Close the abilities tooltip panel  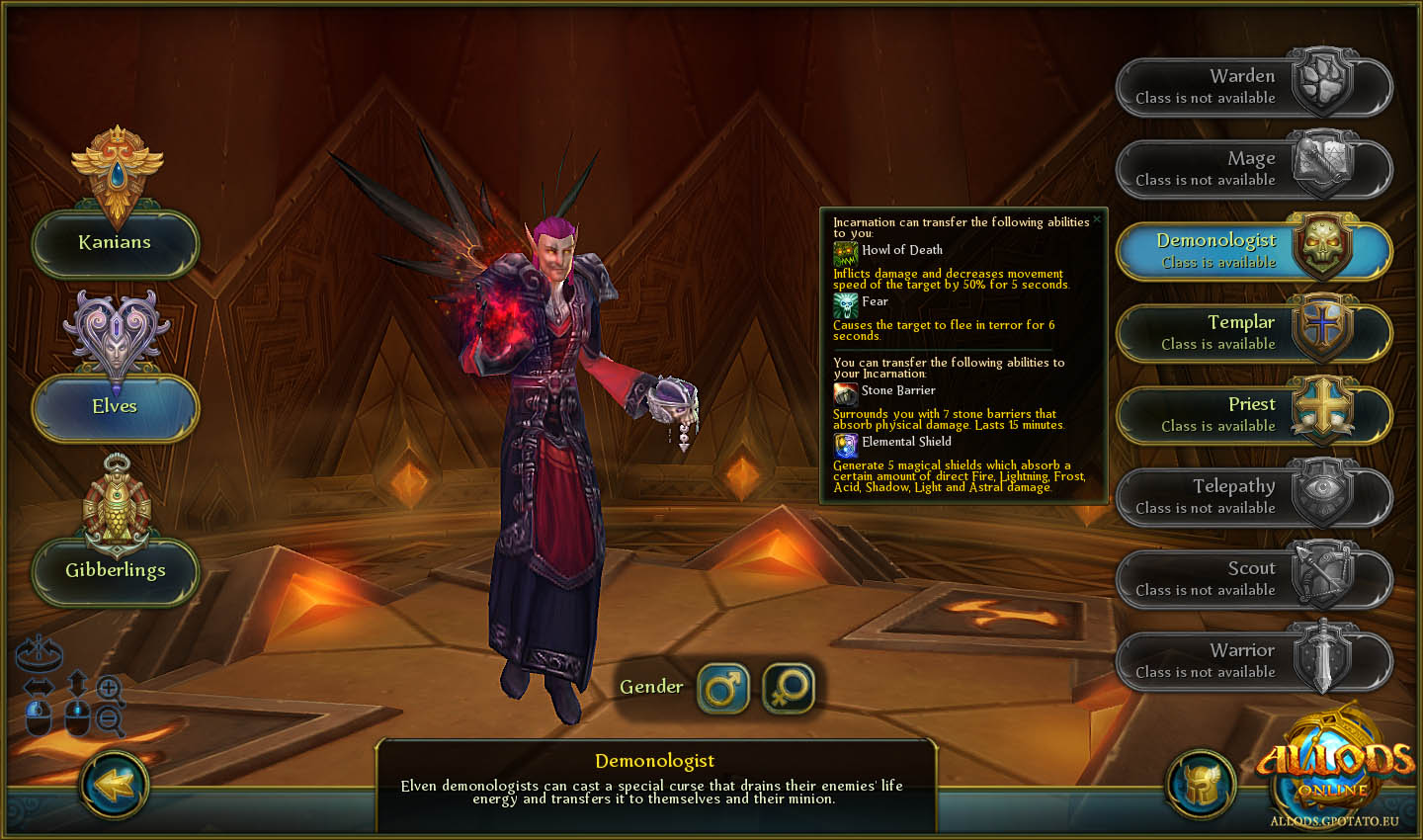[1097, 219]
